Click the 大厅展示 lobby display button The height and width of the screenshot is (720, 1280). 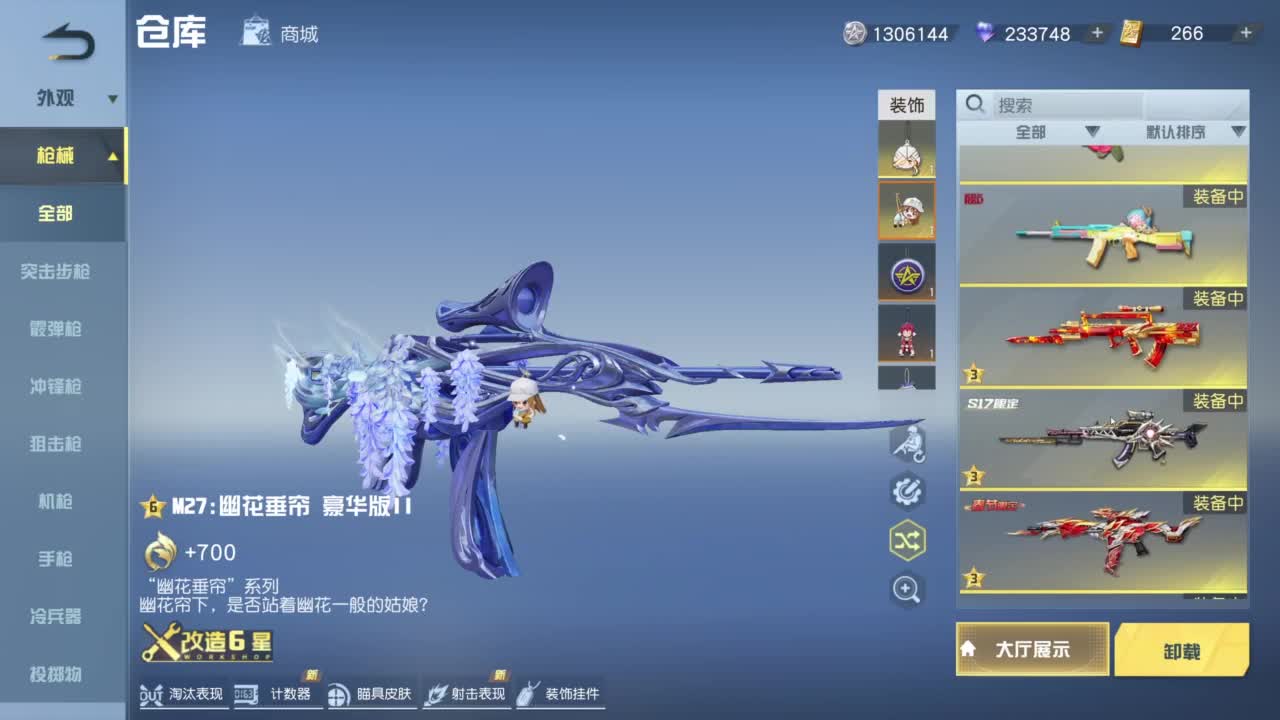1032,648
